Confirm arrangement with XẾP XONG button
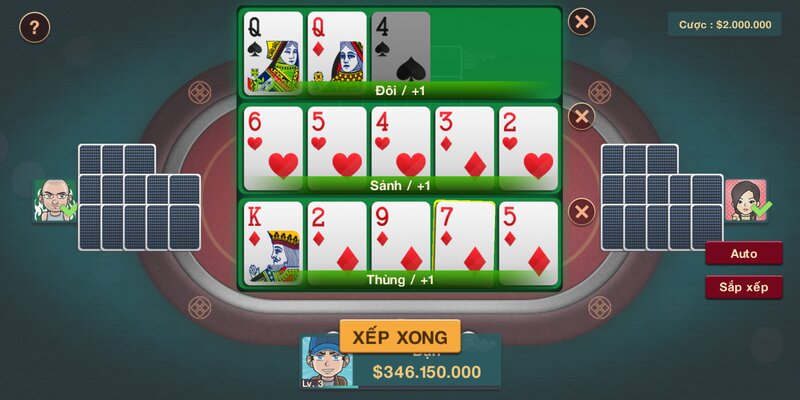The width and height of the screenshot is (800, 400). click(400, 336)
